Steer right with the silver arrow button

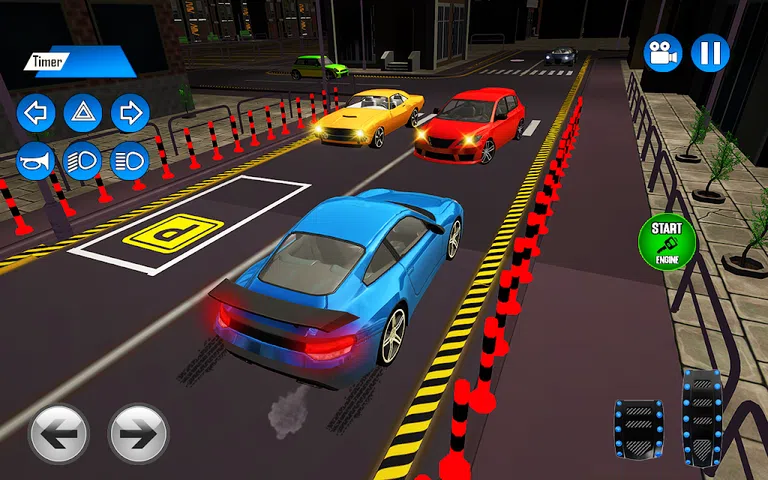click(138, 433)
